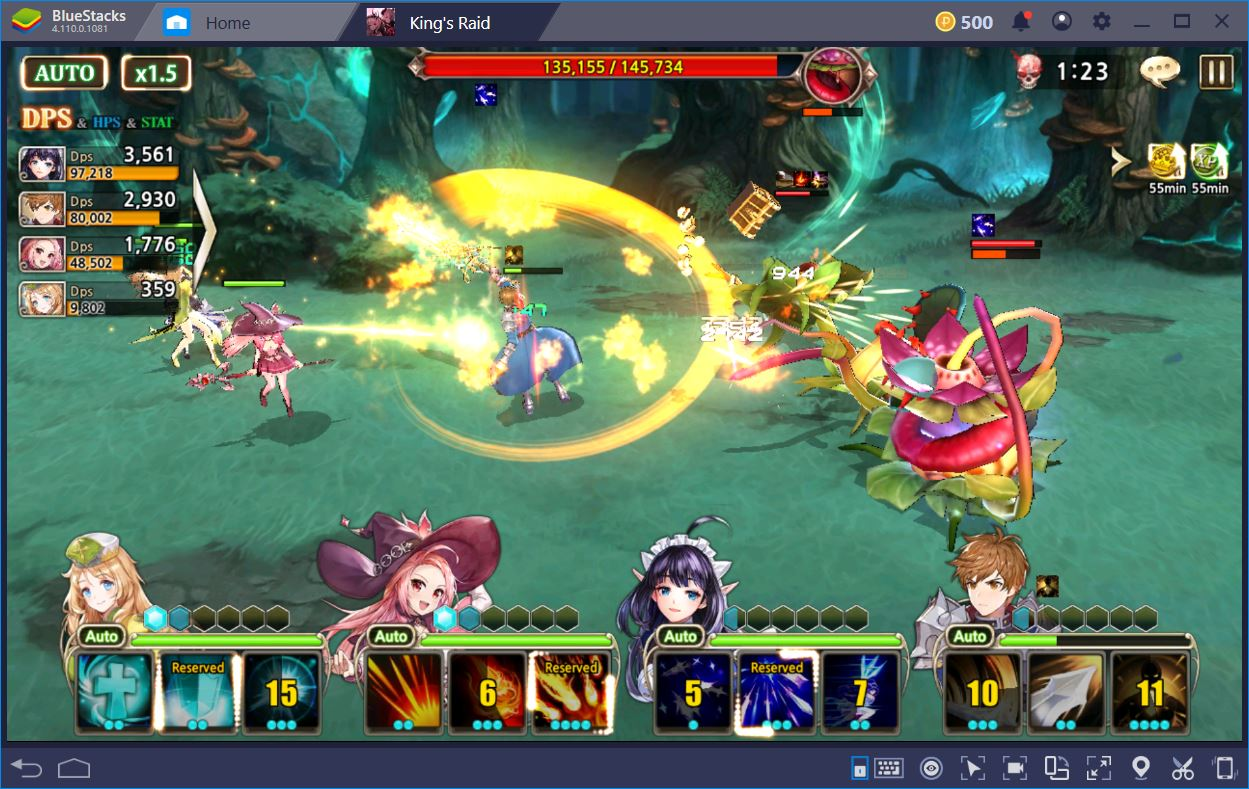
Task: Pause the battle
Action: 1216,72
